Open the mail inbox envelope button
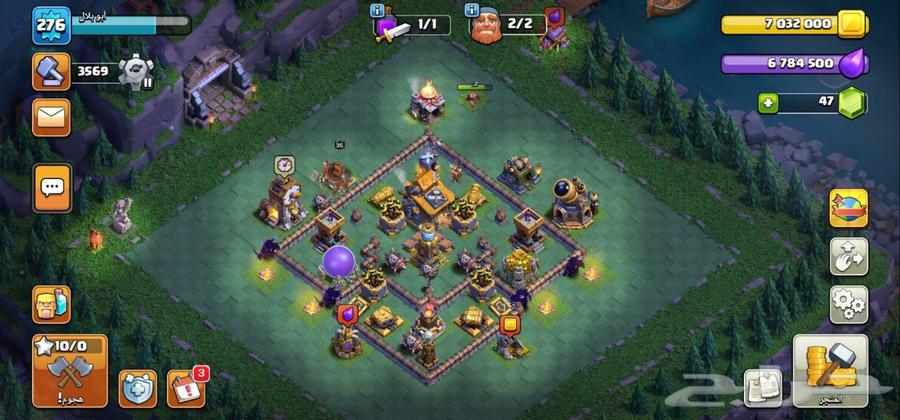 pos(51,118)
